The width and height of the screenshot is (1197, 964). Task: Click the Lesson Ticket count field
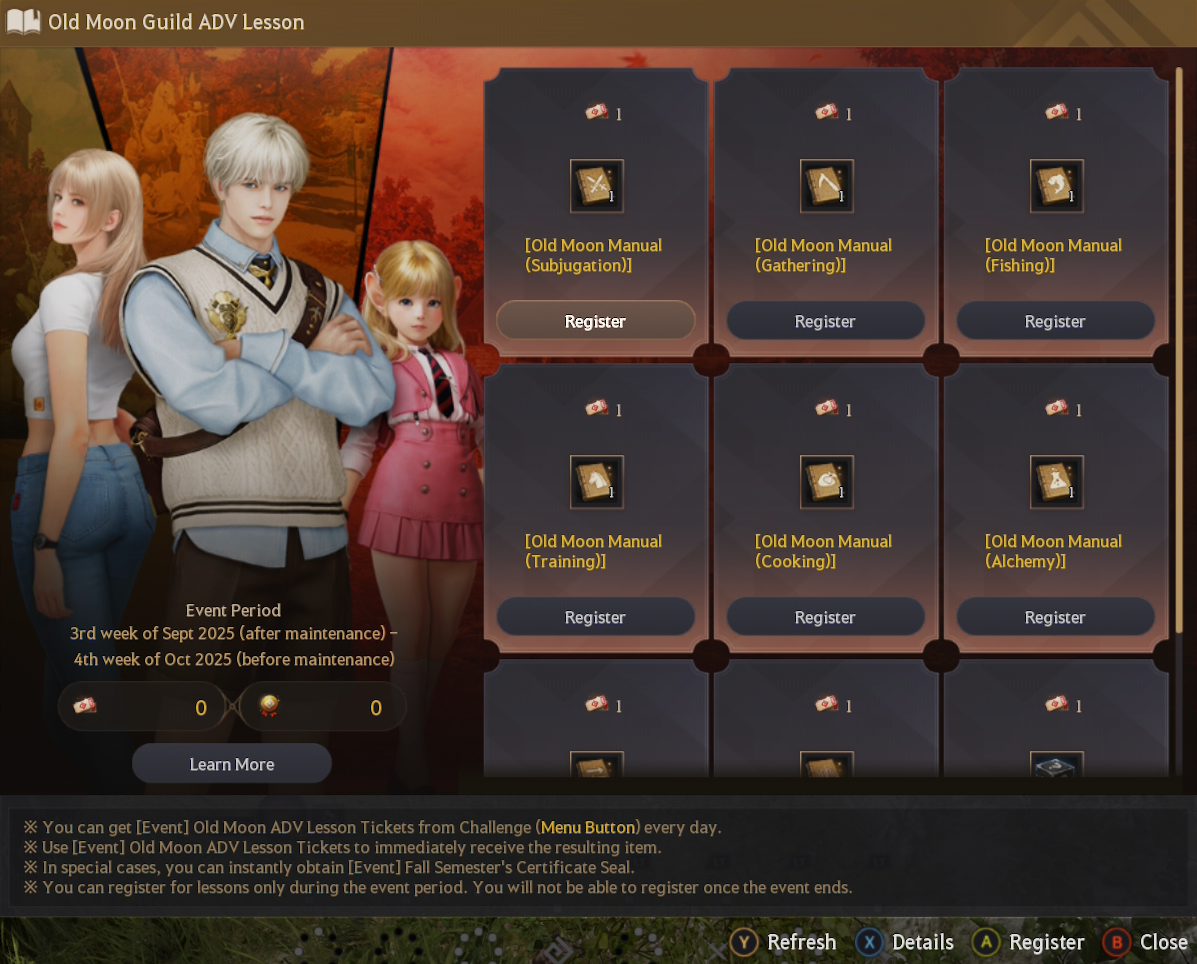coord(144,707)
